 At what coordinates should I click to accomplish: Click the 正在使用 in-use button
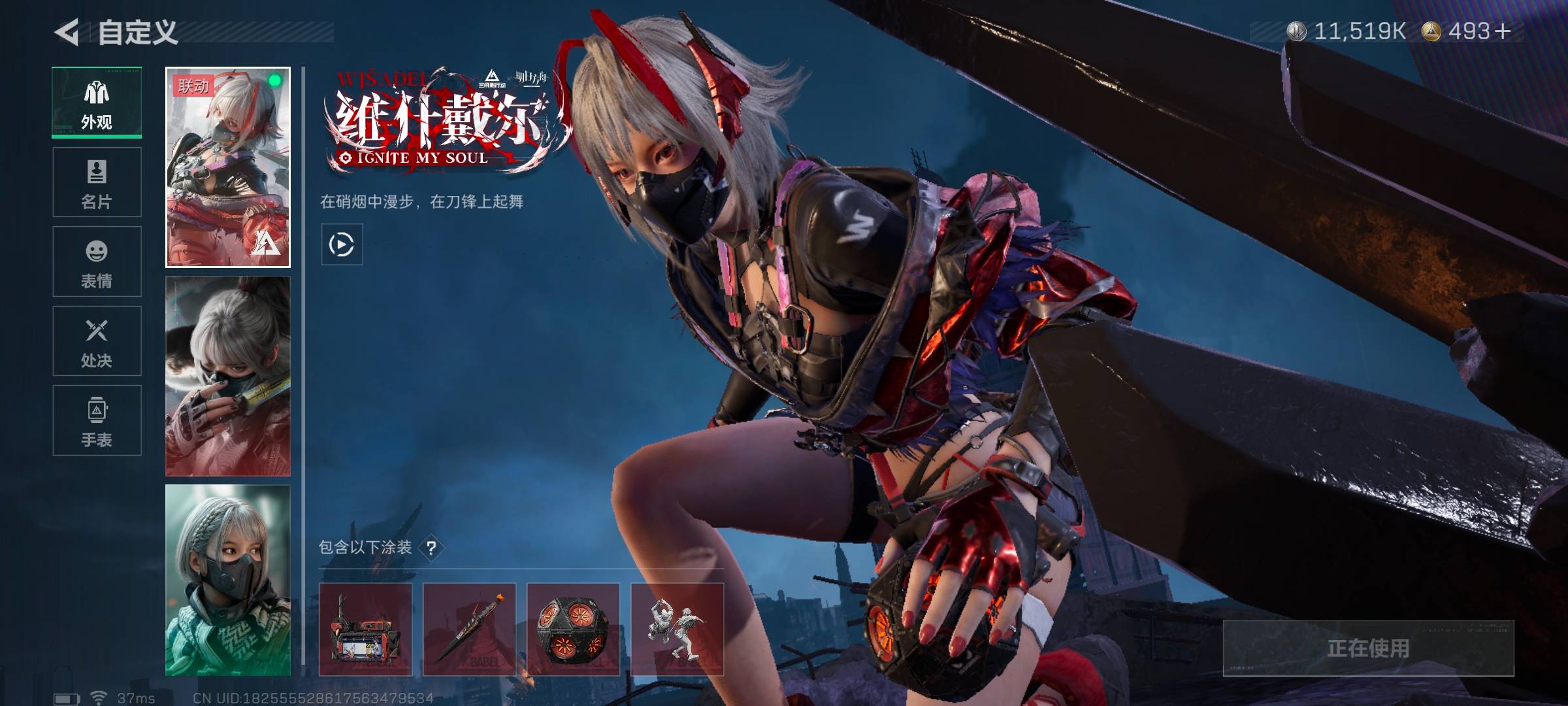(x=1368, y=648)
